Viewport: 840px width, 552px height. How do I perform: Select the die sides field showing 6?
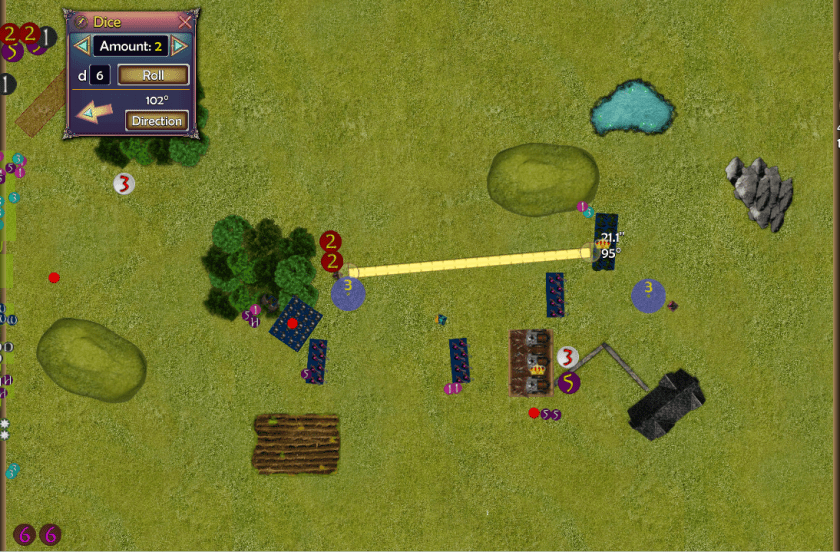point(100,75)
